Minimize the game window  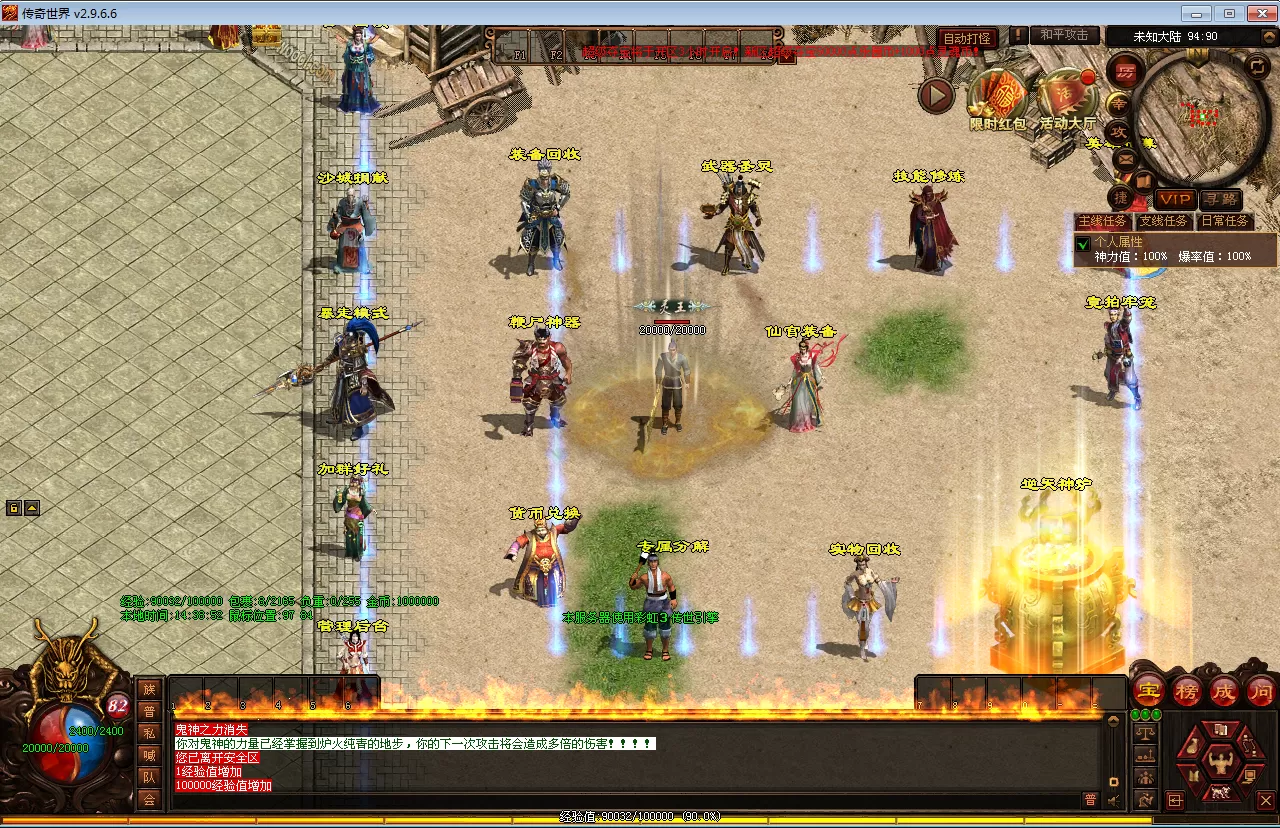click(x=1196, y=13)
